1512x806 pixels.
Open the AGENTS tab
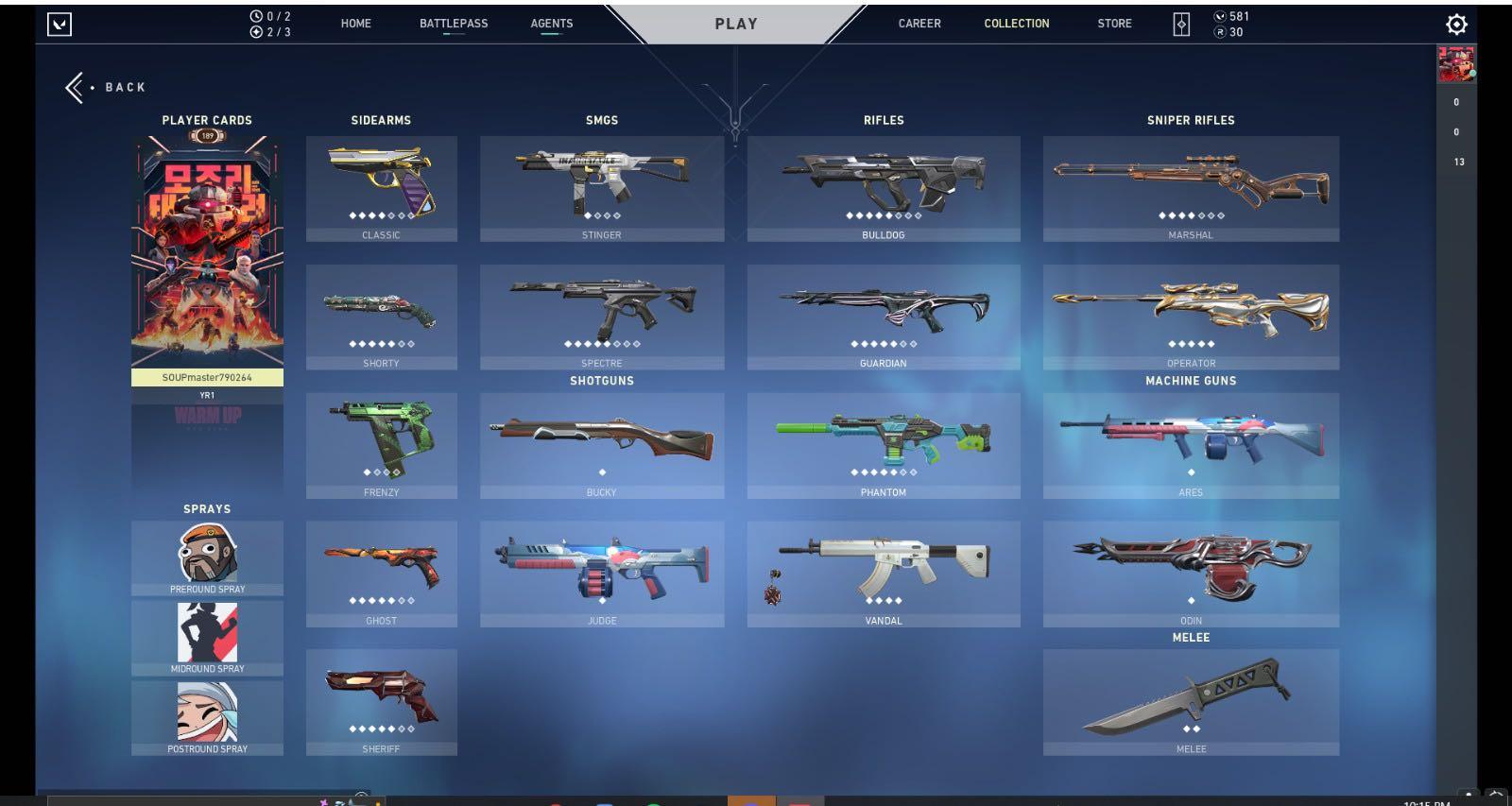coord(551,24)
